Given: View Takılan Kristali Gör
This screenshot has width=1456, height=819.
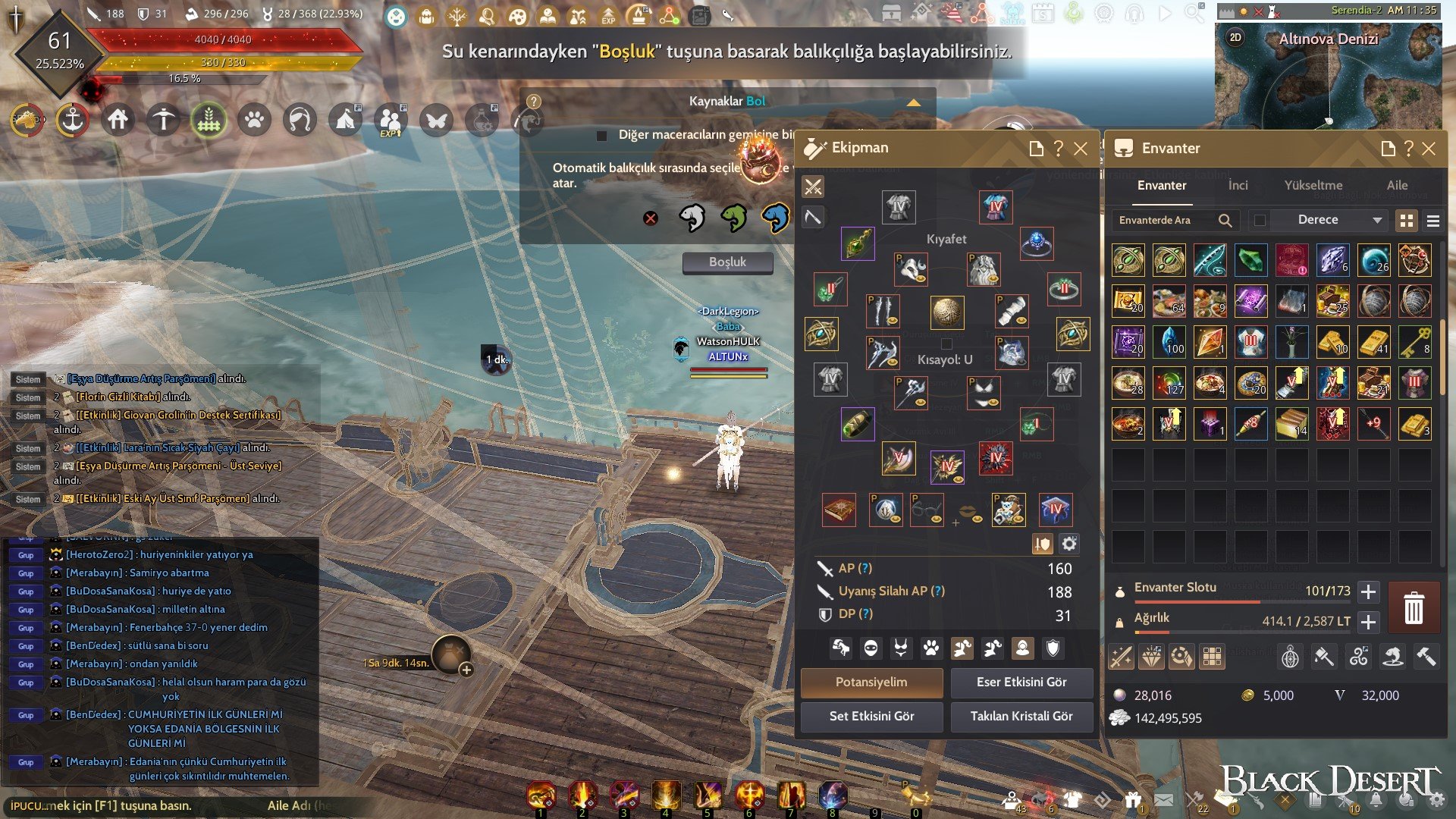Looking at the screenshot, I should click(1021, 716).
